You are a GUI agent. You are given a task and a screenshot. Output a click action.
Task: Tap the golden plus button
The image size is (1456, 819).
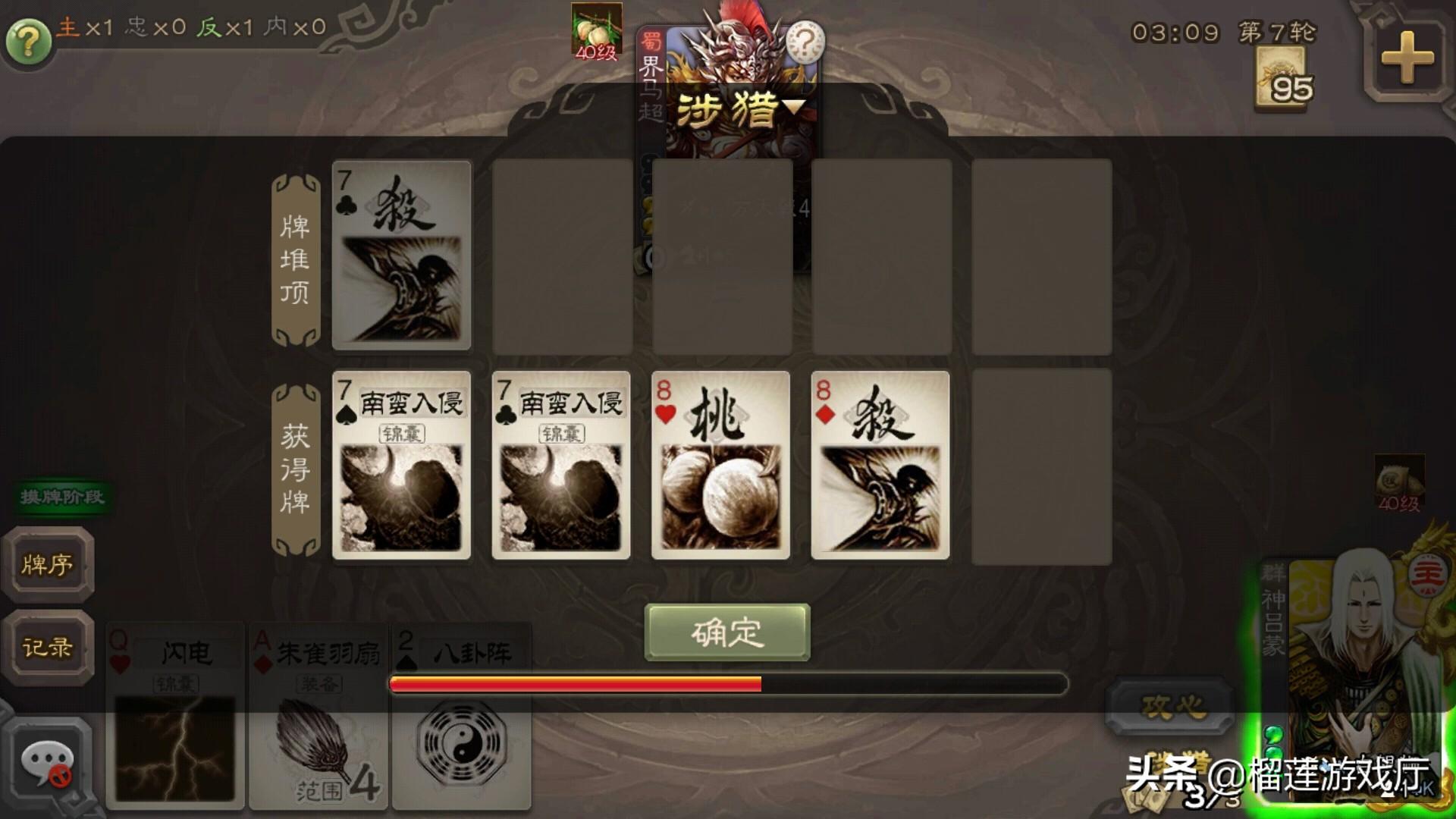pyautogui.click(x=1407, y=58)
